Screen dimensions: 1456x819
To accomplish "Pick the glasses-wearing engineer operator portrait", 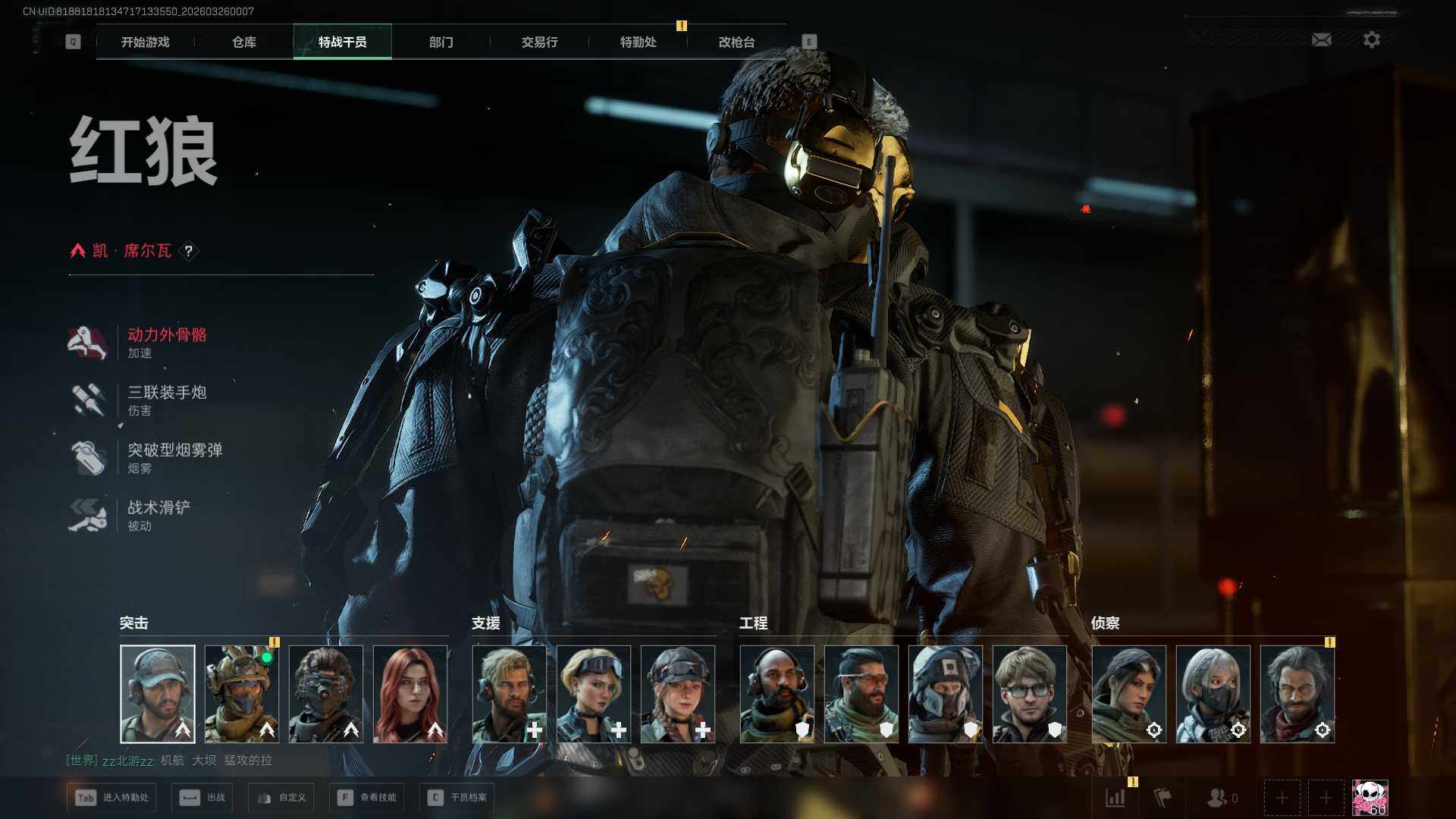I will [x=1029, y=694].
